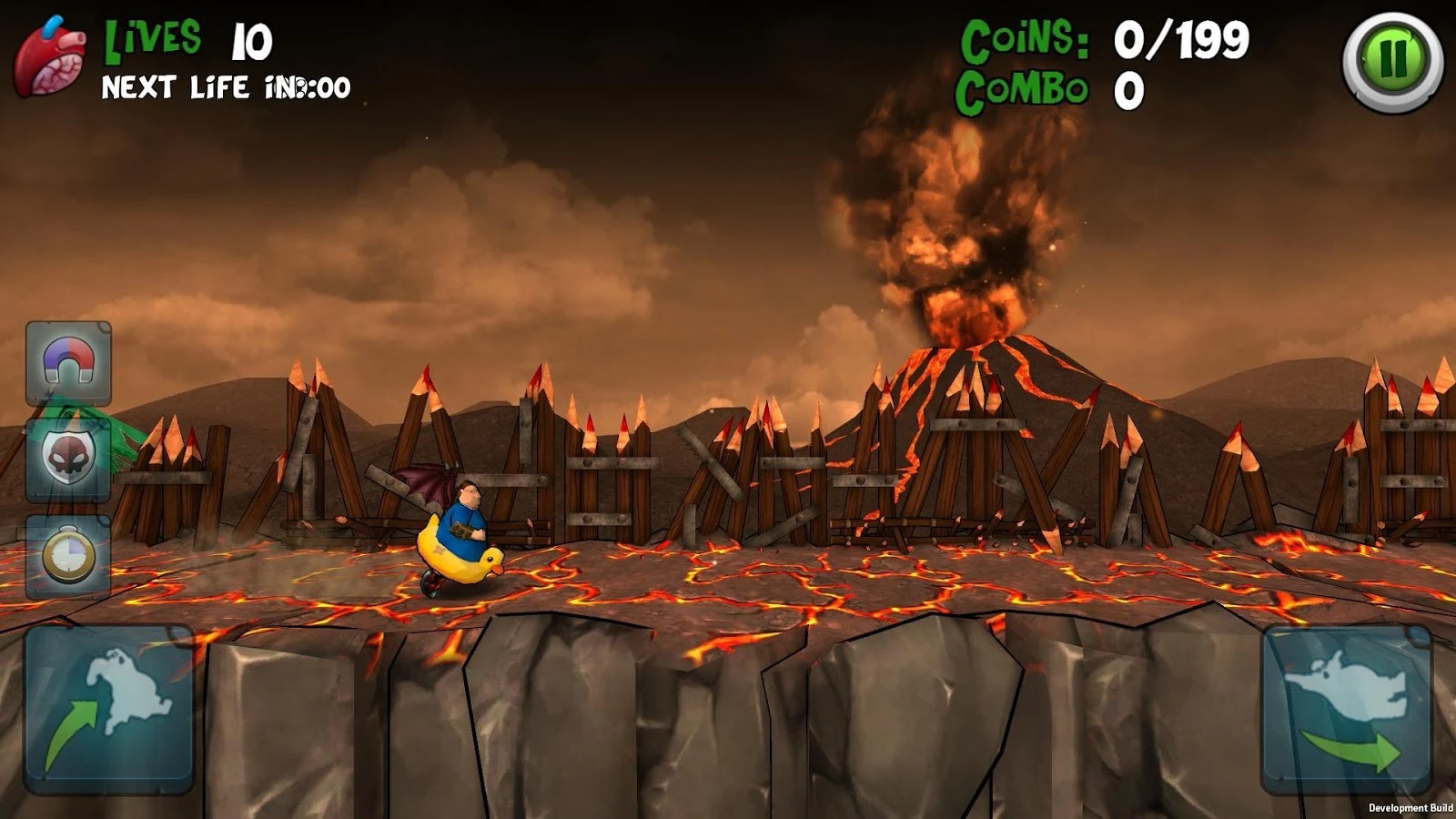Select the magnet power-up slot frame
This screenshot has height=819, width=1456.
(66, 363)
